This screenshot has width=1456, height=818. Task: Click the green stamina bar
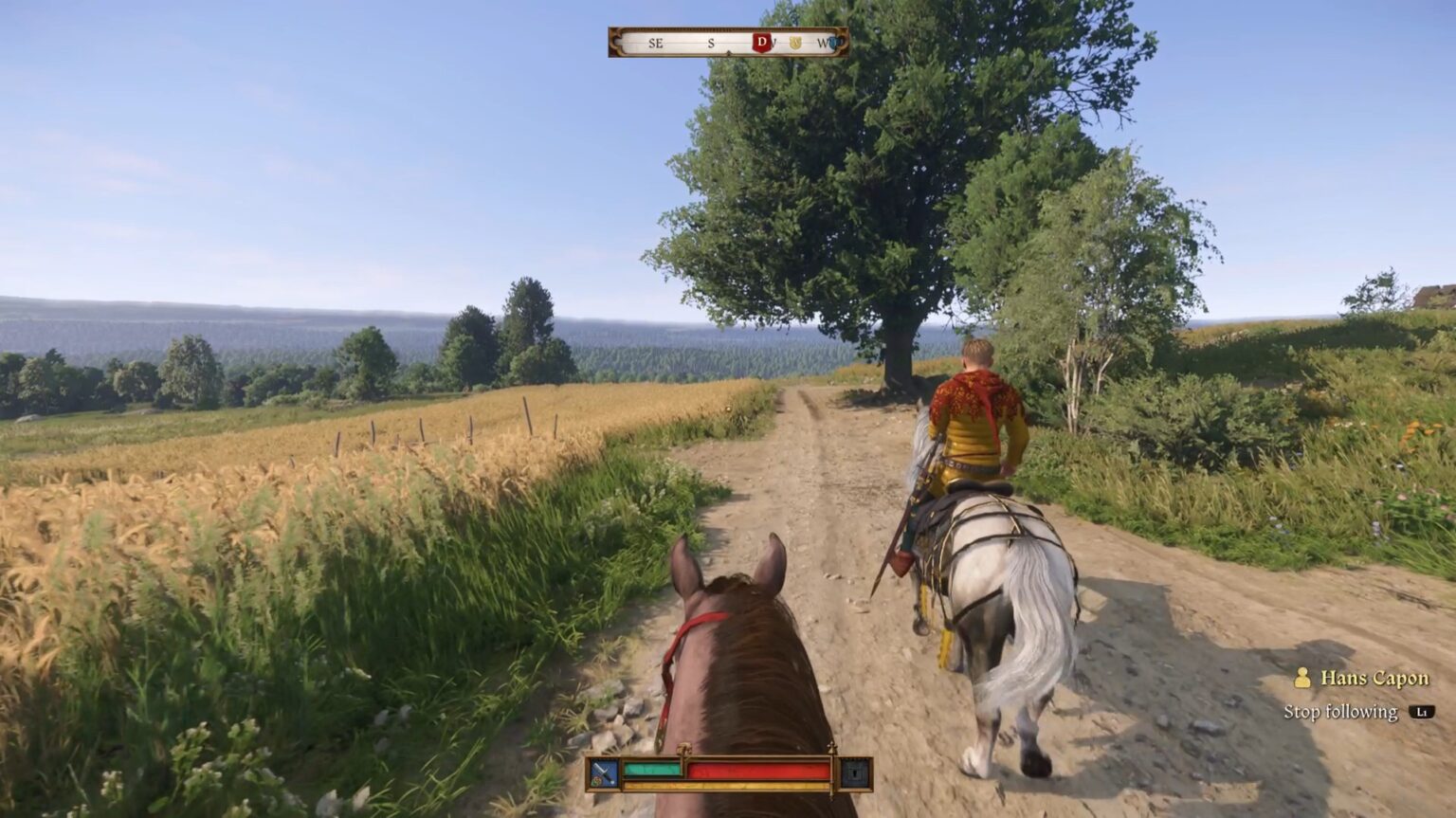pyautogui.click(x=653, y=770)
